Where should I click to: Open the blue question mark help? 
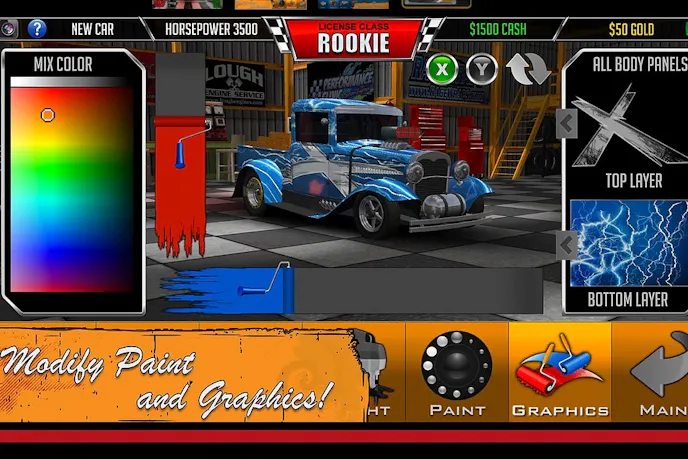point(37,29)
